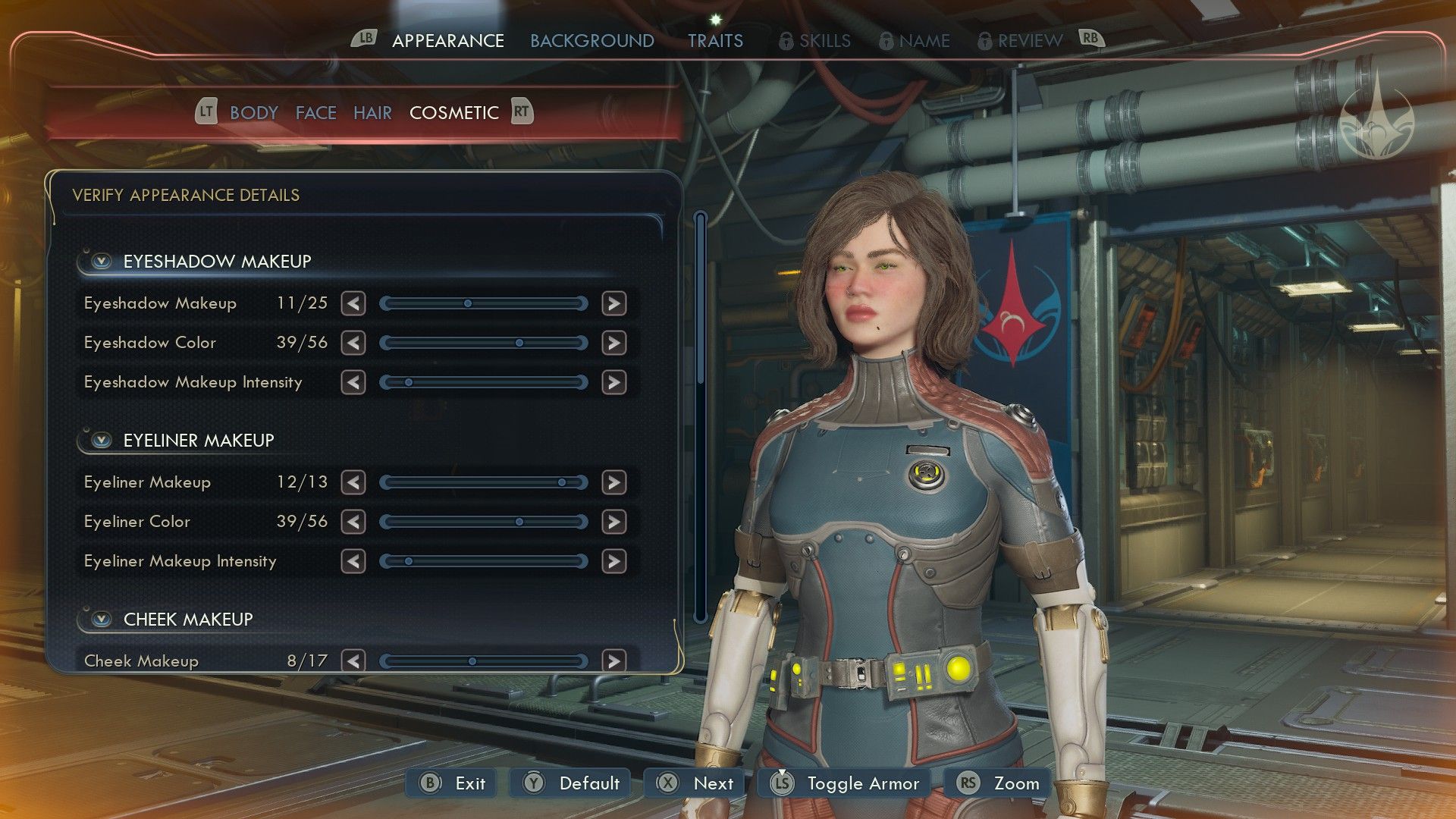Raise Eyeshadow Makeup Intensity with right arrow

tap(613, 383)
